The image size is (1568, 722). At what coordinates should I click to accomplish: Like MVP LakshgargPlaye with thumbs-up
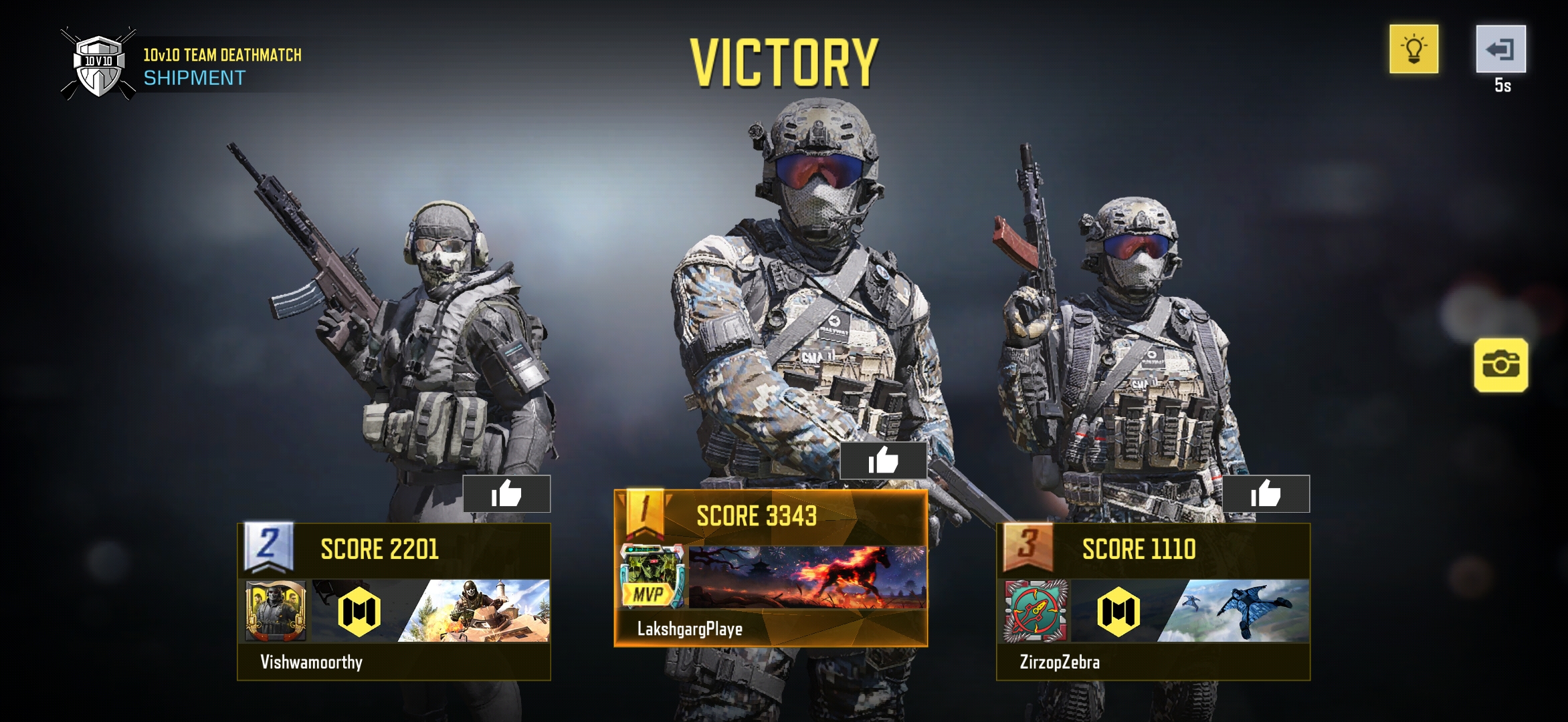883,460
